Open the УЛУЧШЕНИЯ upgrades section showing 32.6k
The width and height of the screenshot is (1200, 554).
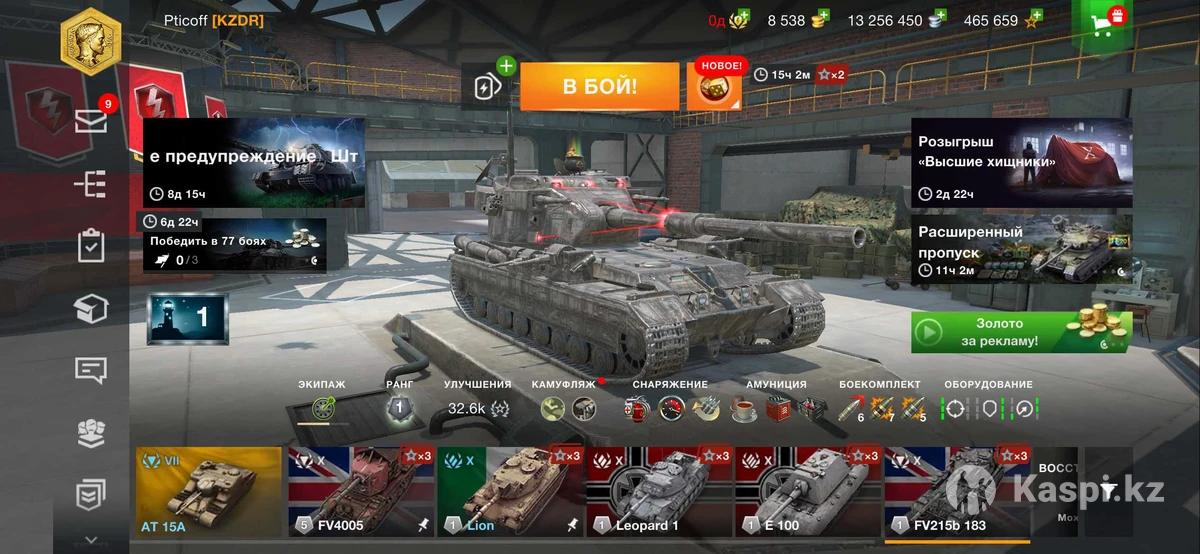coord(477,408)
